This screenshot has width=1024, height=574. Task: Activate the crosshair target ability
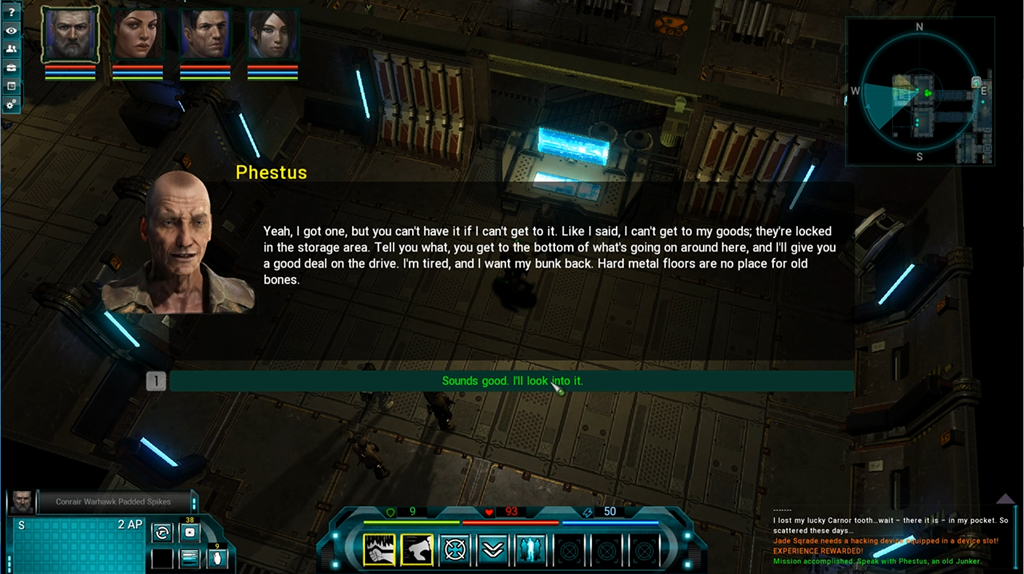455,549
